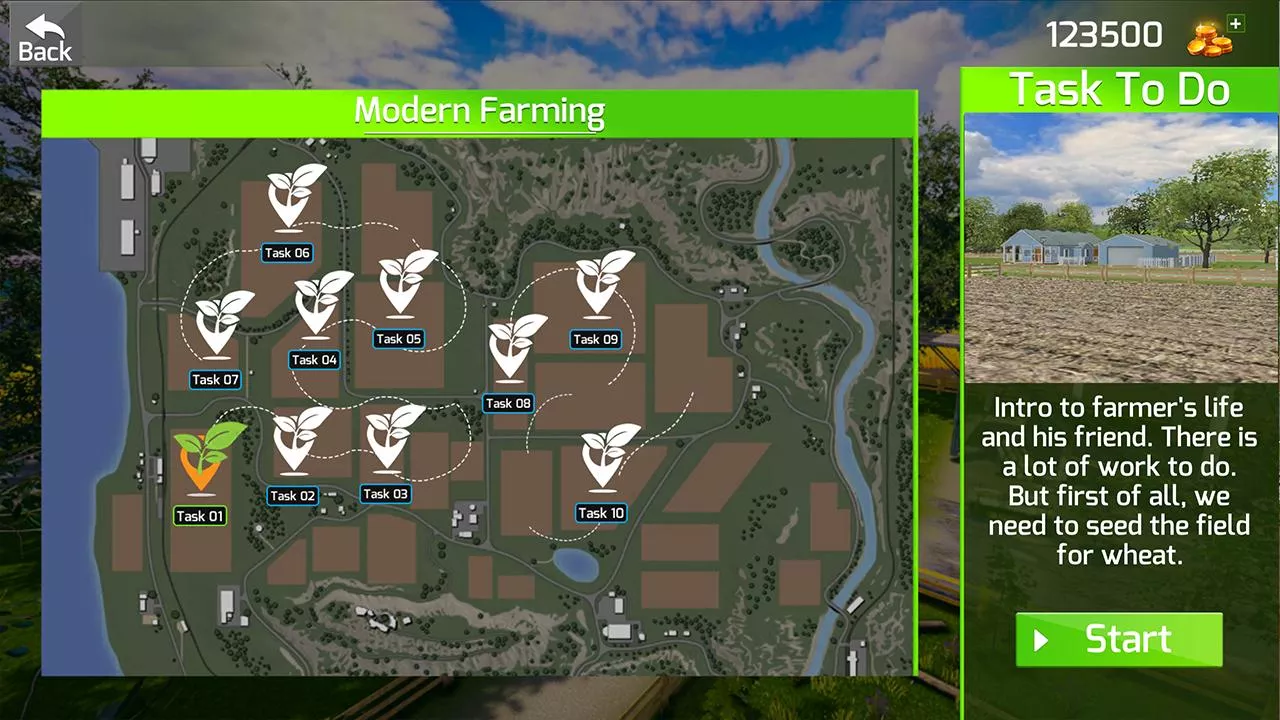Go back using the Back arrow
The height and width of the screenshot is (720, 1280).
(x=45, y=38)
